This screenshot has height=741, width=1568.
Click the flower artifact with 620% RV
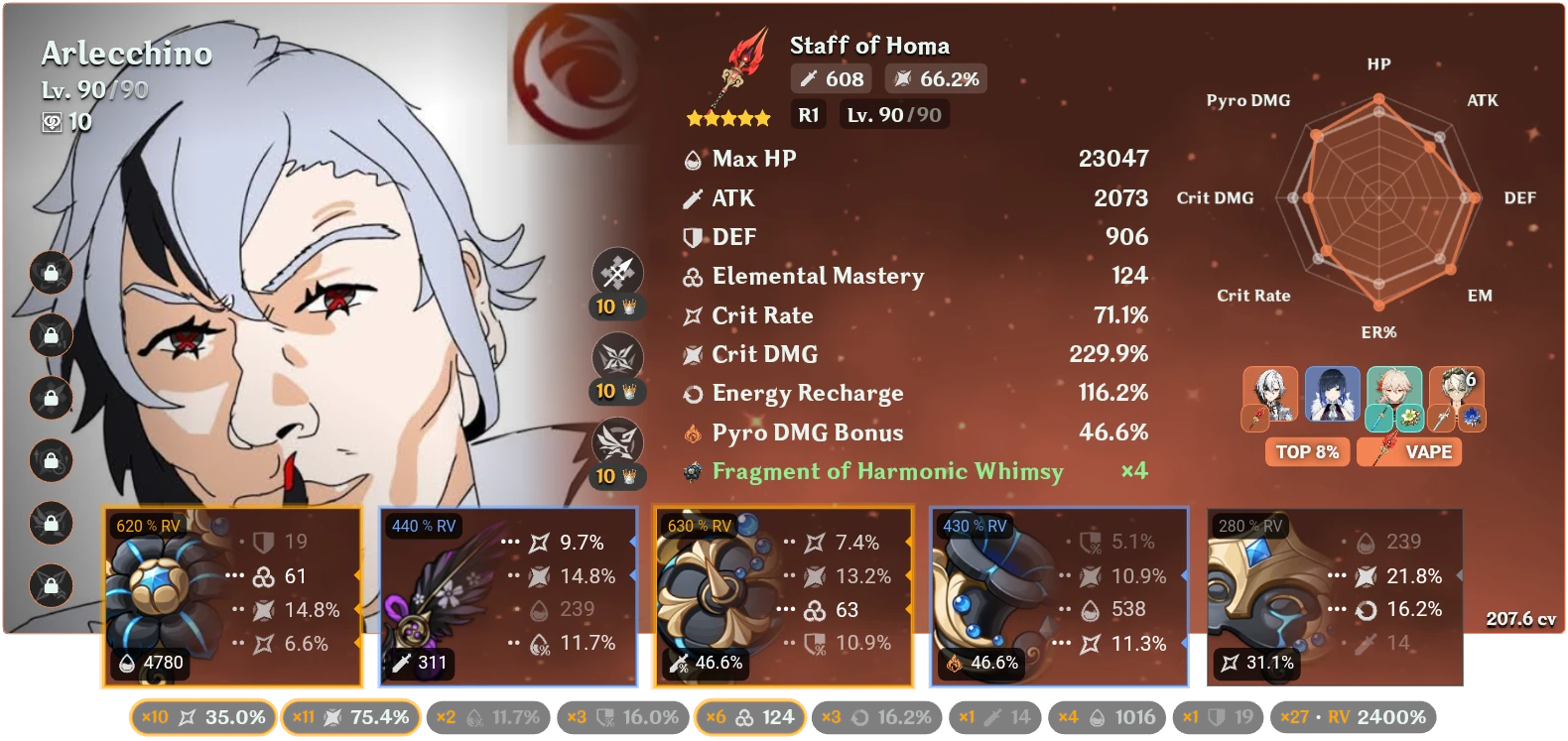click(159, 595)
